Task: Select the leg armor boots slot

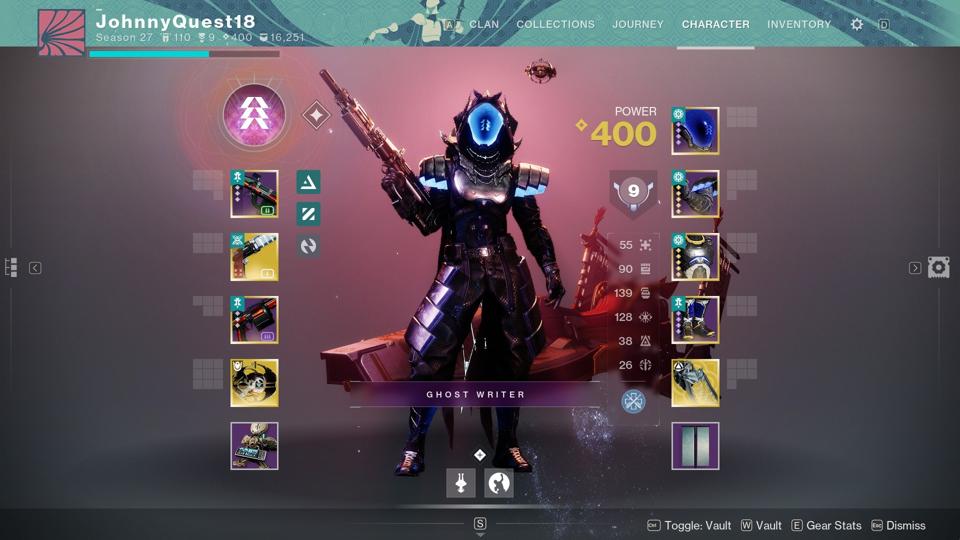Action: (695, 320)
